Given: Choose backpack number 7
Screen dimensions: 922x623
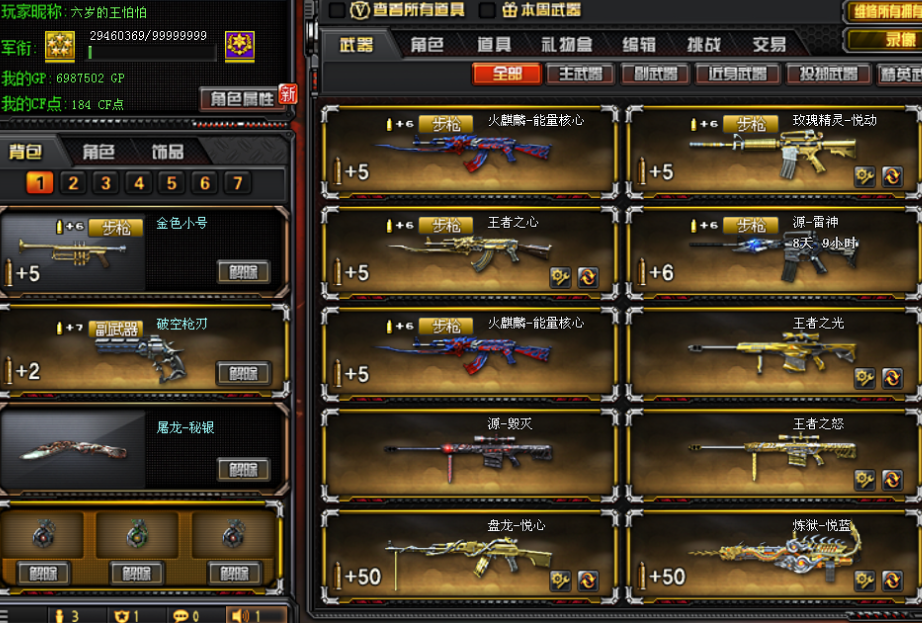Looking at the screenshot, I should tap(237, 183).
